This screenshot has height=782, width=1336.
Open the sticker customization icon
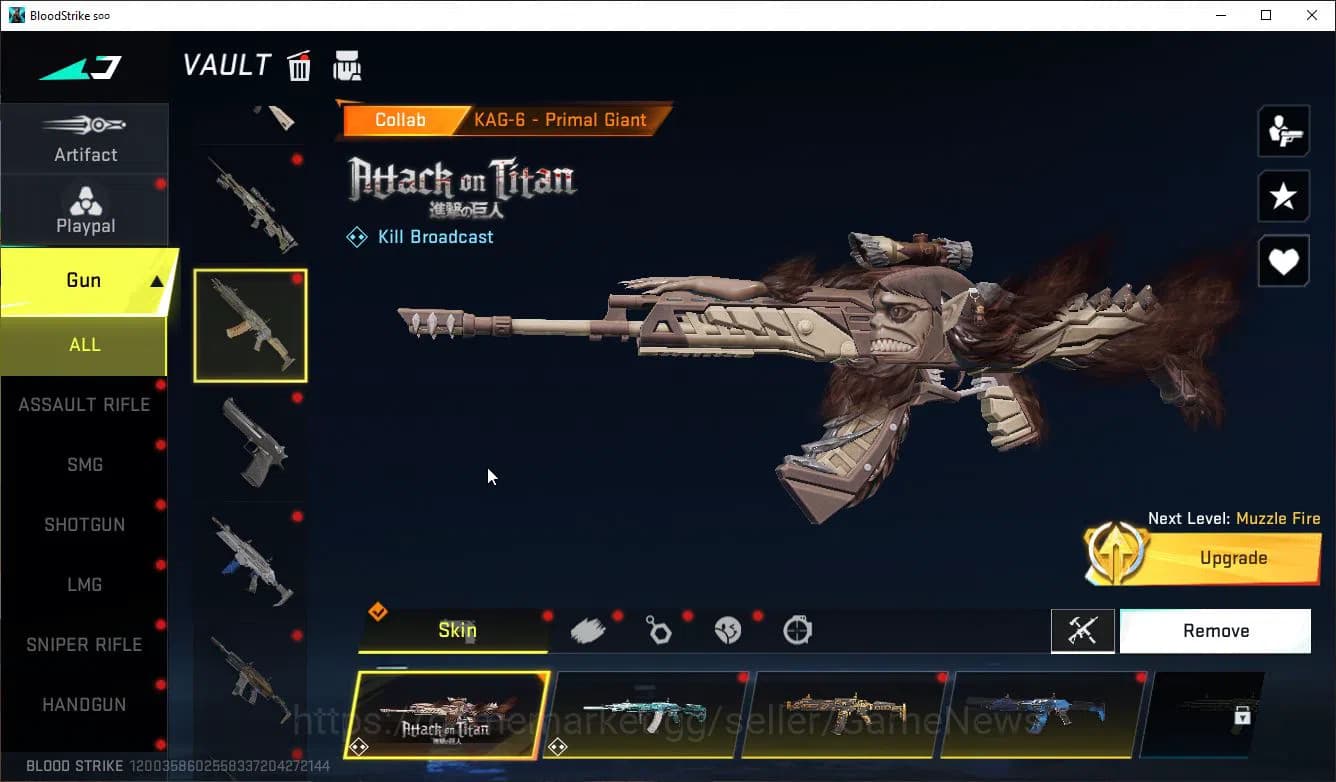(728, 629)
